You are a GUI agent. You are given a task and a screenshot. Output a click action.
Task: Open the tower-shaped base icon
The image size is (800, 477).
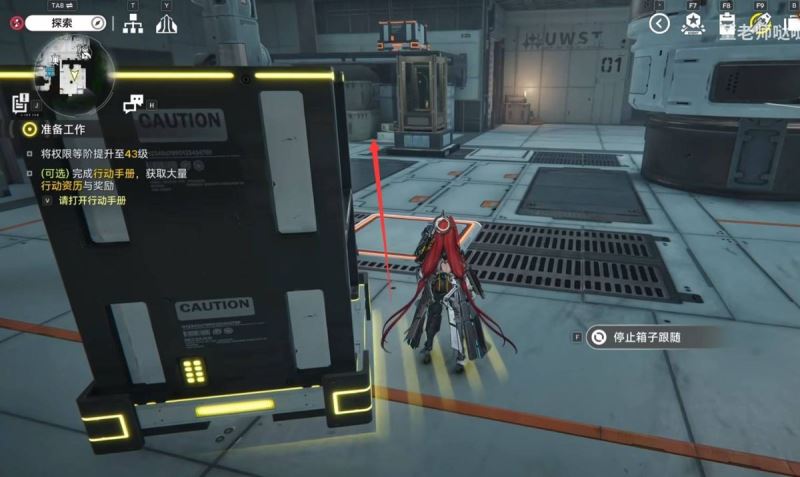tap(168, 25)
